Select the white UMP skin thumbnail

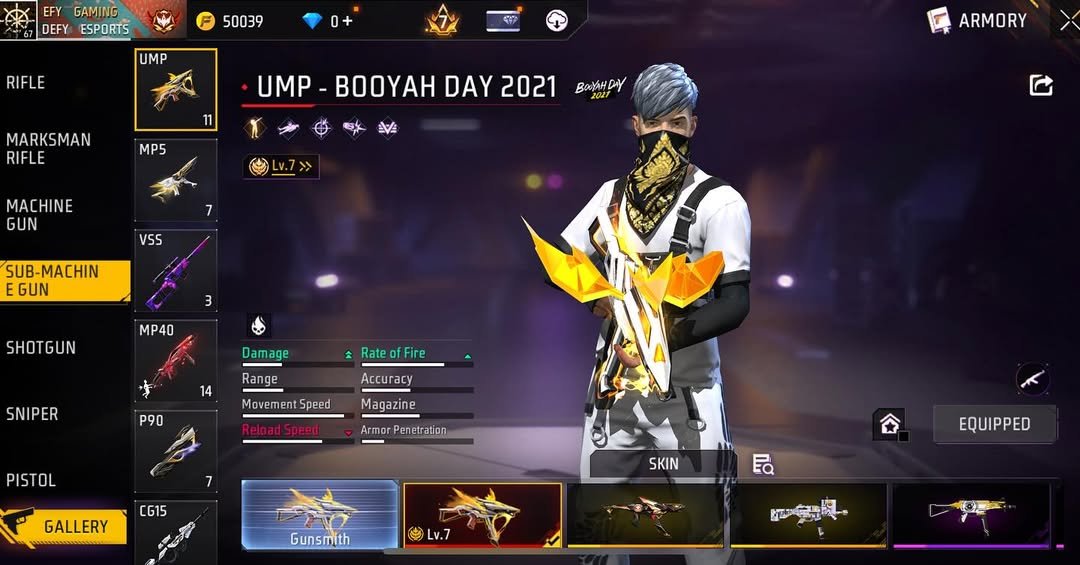click(x=808, y=515)
